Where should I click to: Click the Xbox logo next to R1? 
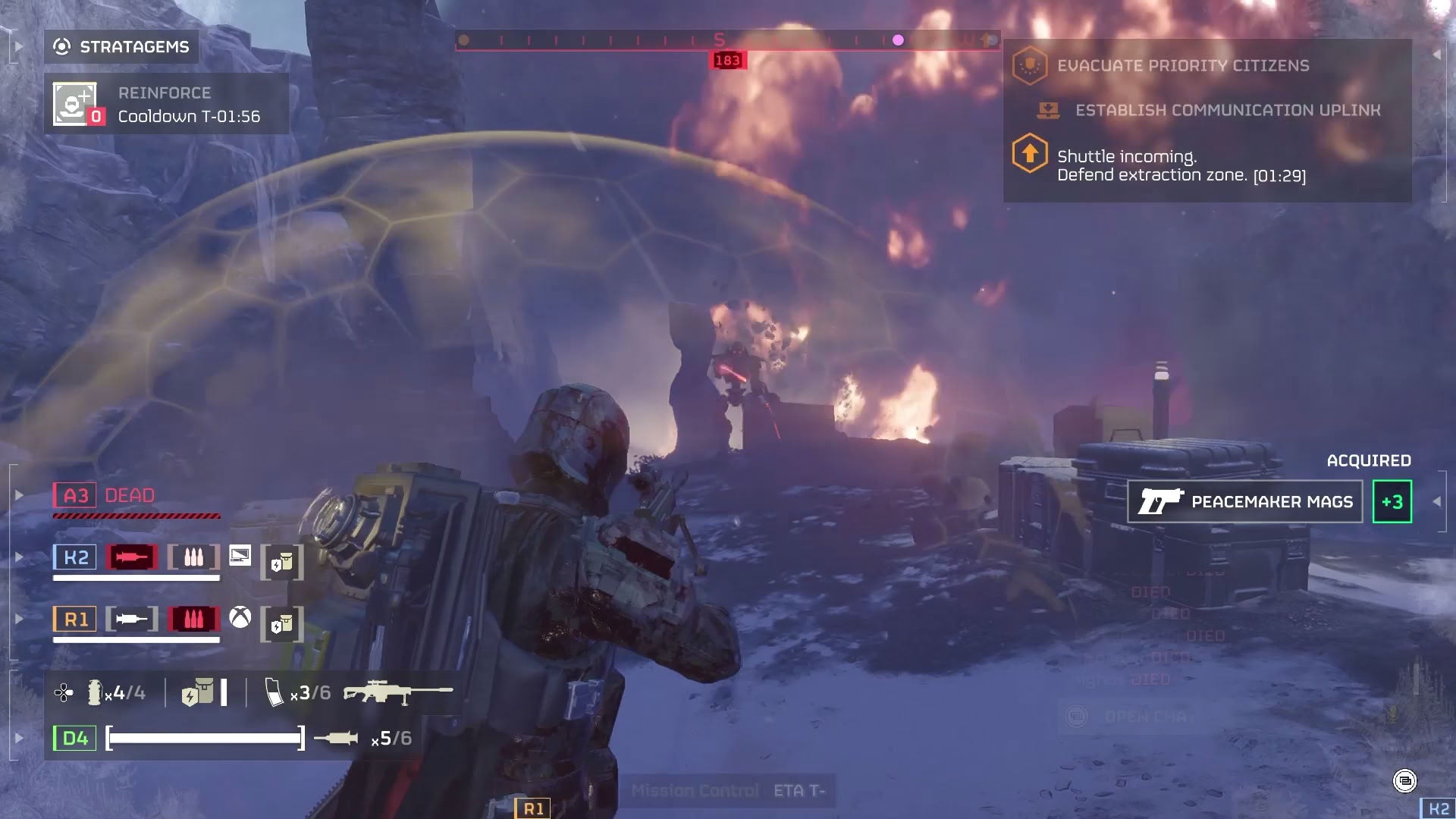click(x=240, y=618)
